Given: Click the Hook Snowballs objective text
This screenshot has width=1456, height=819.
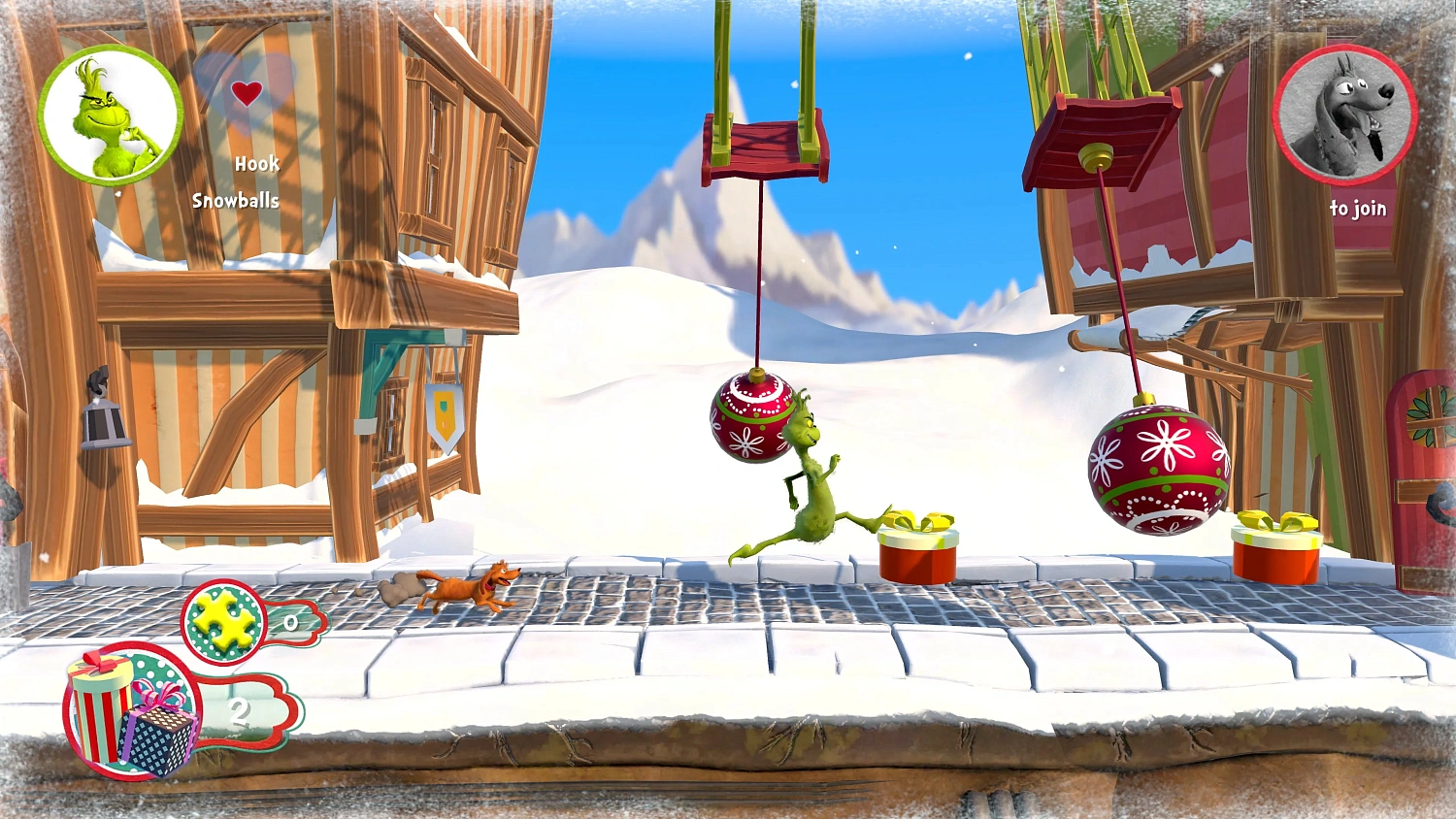Looking at the screenshot, I should pyautogui.click(x=238, y=182).
